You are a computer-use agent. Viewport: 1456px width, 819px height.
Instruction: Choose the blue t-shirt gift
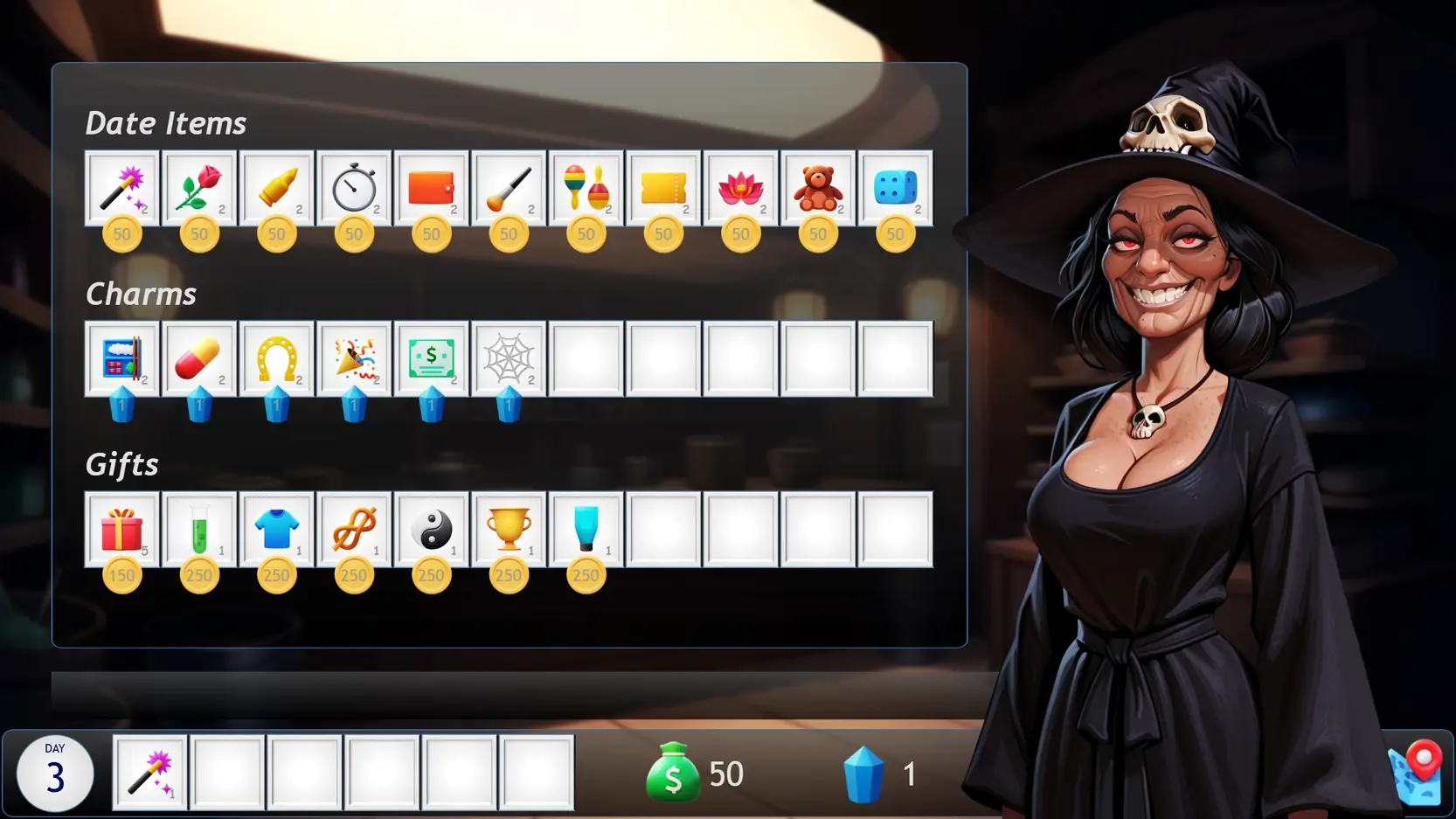[x=276, y=530]
